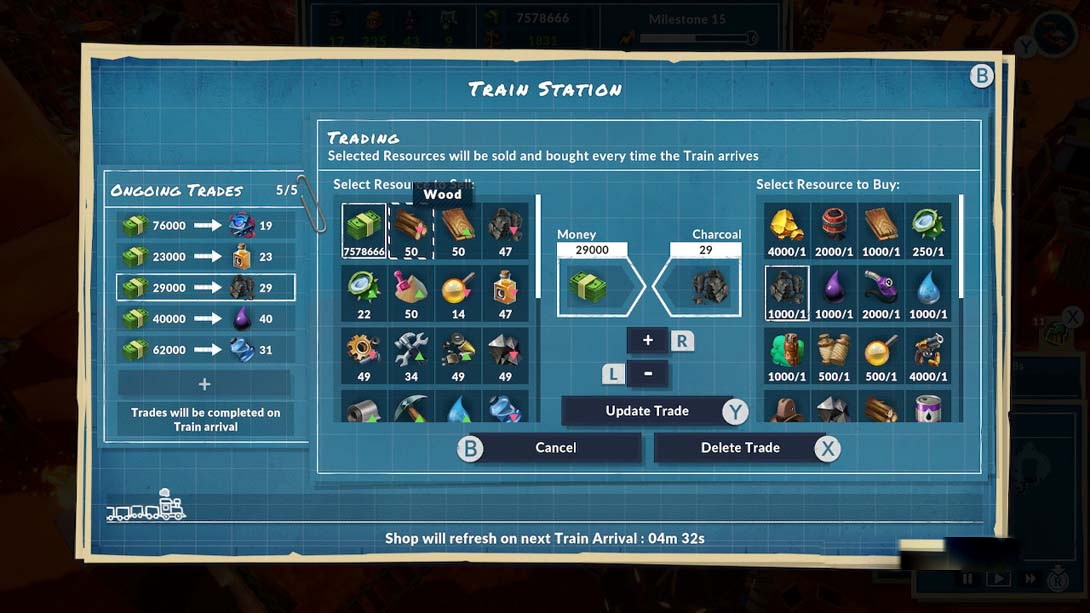The height and width of the screenshot is (613, 1090).
Task: Select the blue water drop to buy
Action: (x=928, y=292)
